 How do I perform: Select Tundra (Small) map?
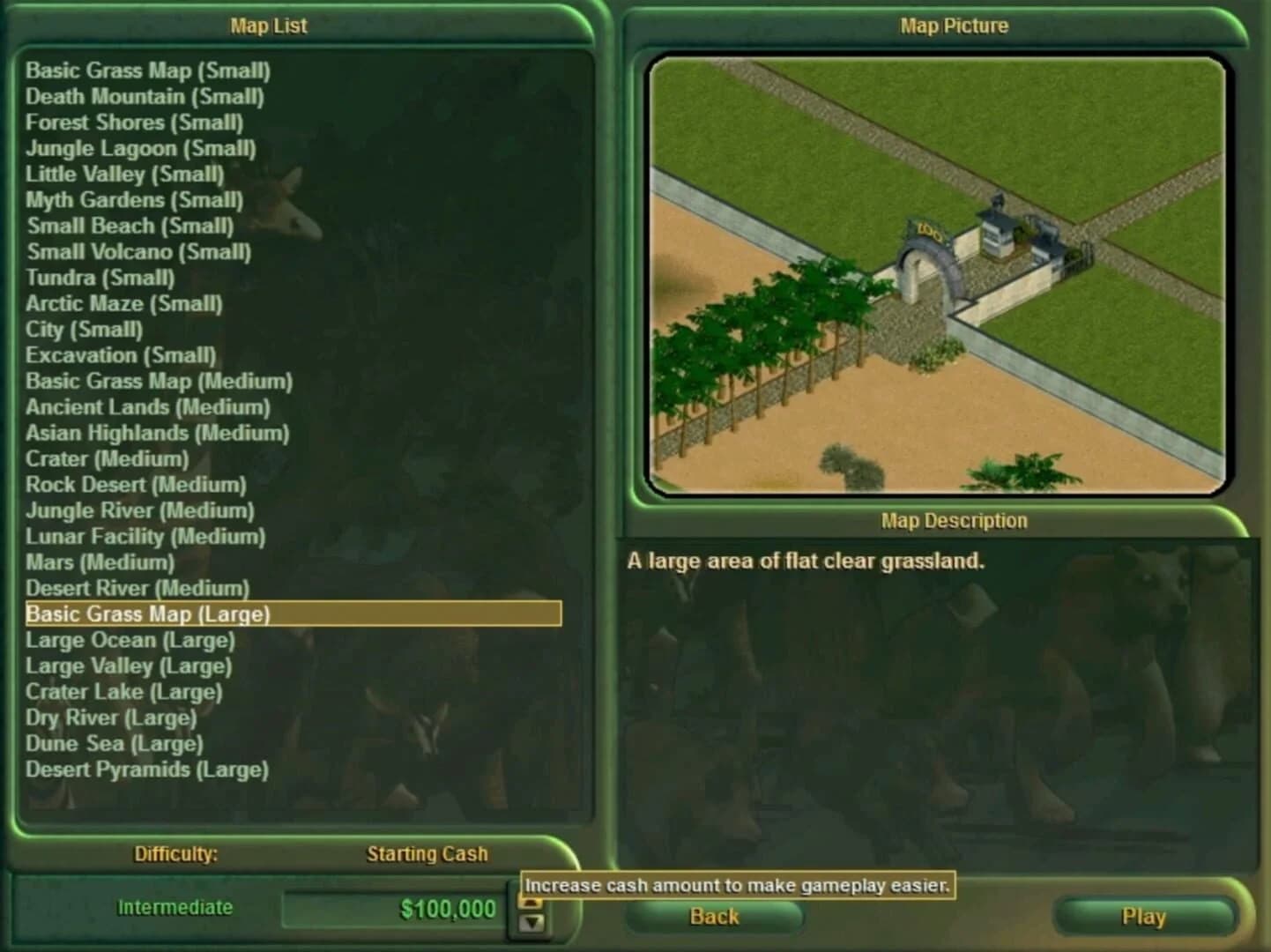[101, 278]
